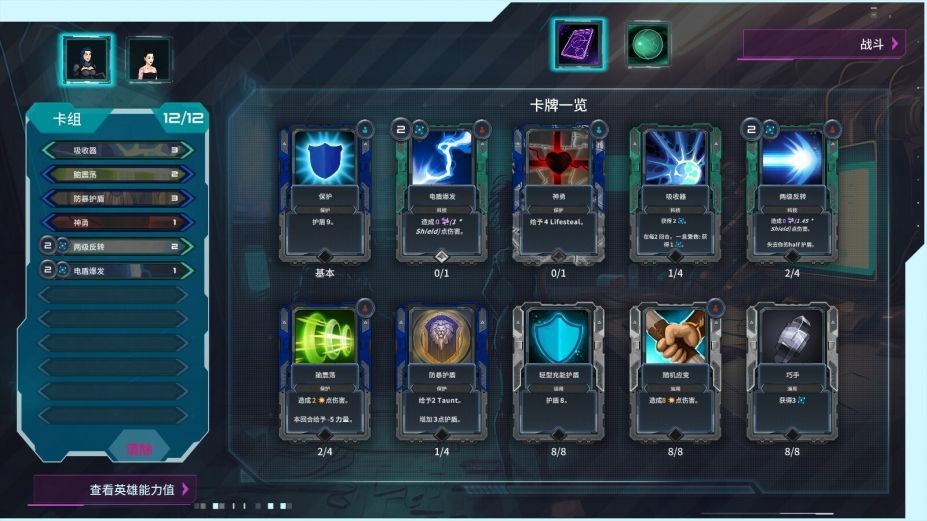
Task: Choose the 神勇 deck list entry
Action: 117,222
